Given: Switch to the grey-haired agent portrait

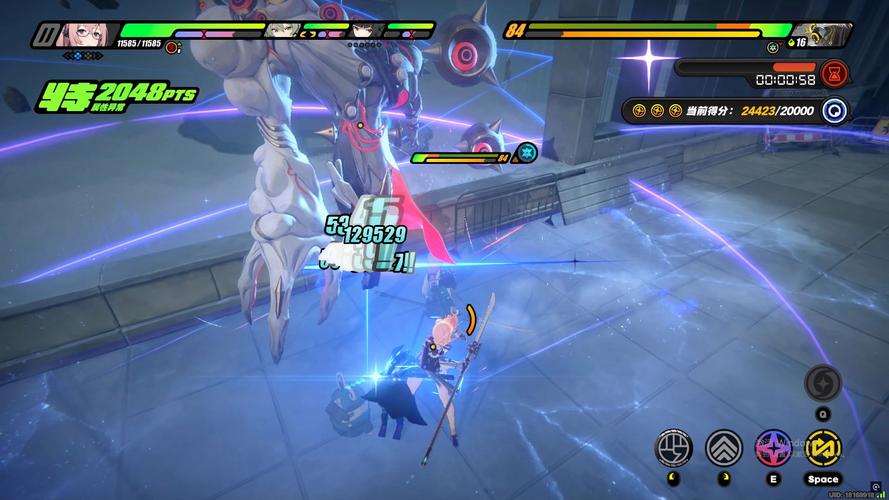Looking at the screenshot, I should coord(282,30).
